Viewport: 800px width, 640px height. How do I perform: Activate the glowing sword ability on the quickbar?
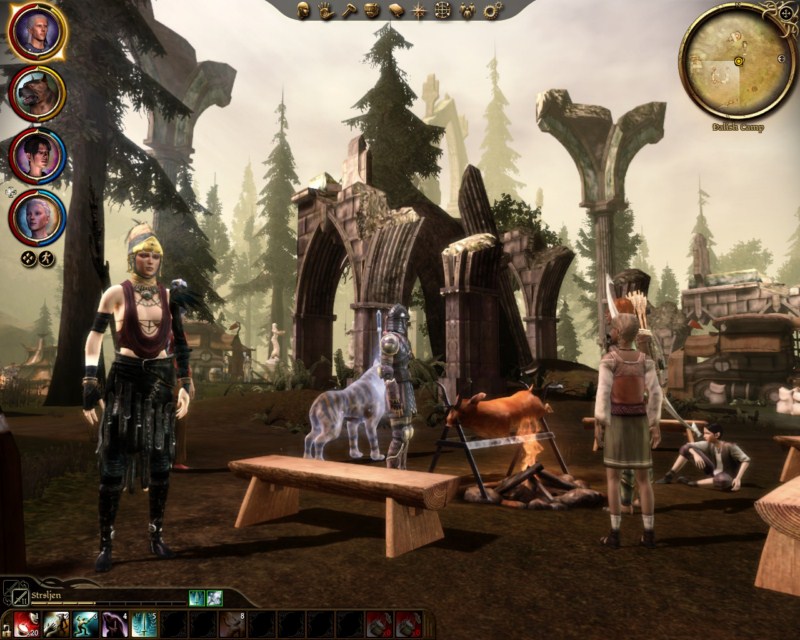142,624
